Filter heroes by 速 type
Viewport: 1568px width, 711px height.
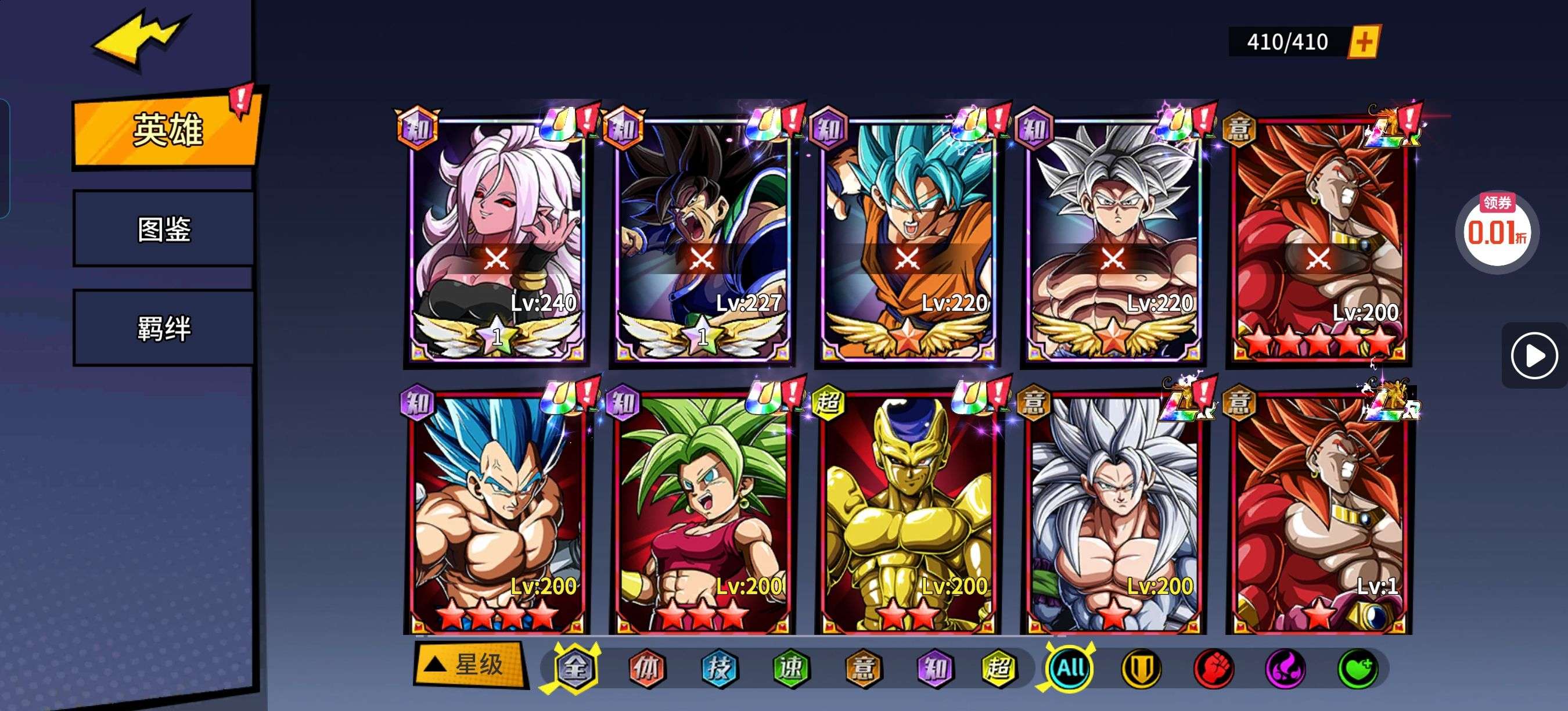[x=791, y=669]
